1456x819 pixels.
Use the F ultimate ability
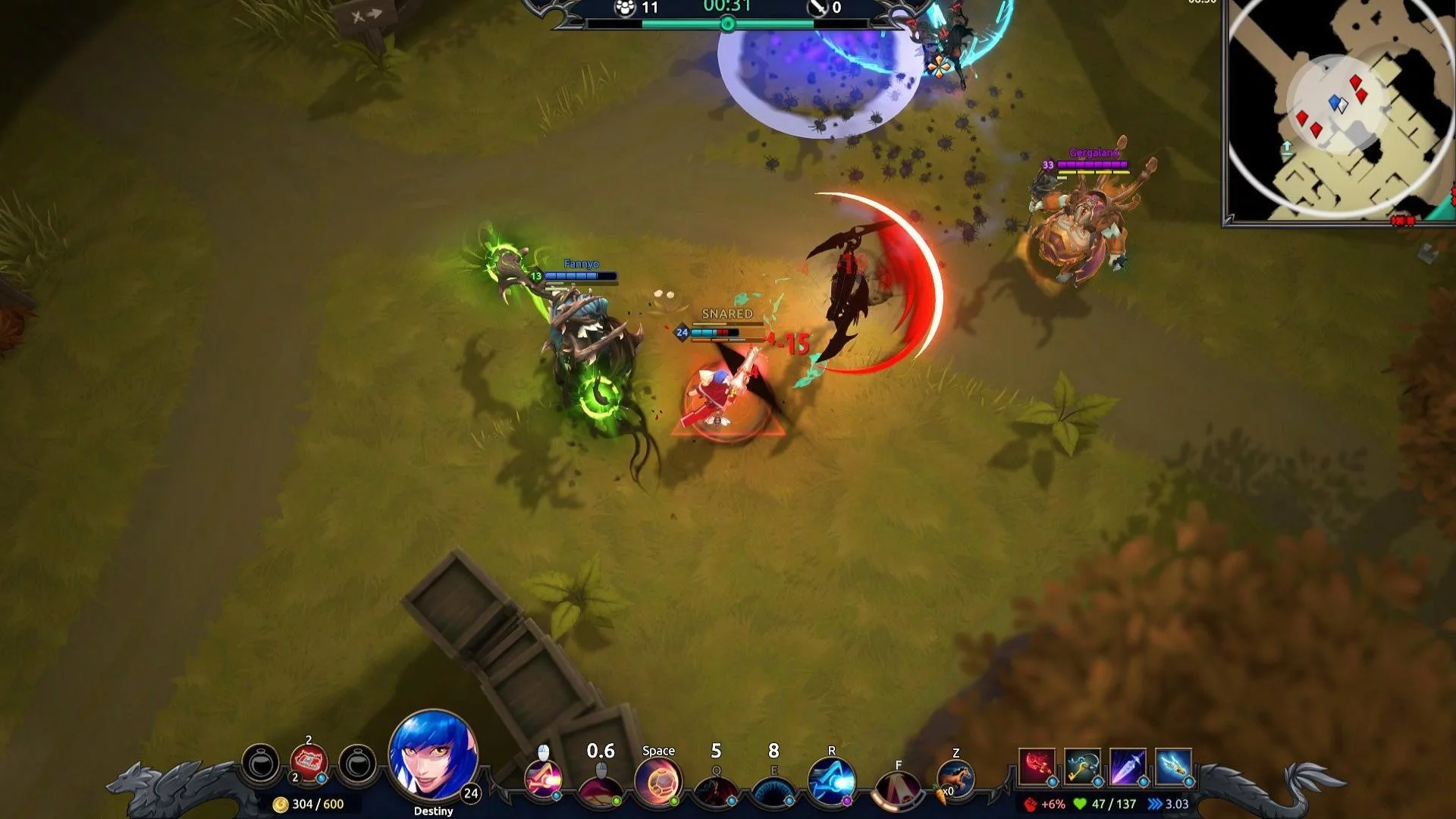tap(898, 789)
